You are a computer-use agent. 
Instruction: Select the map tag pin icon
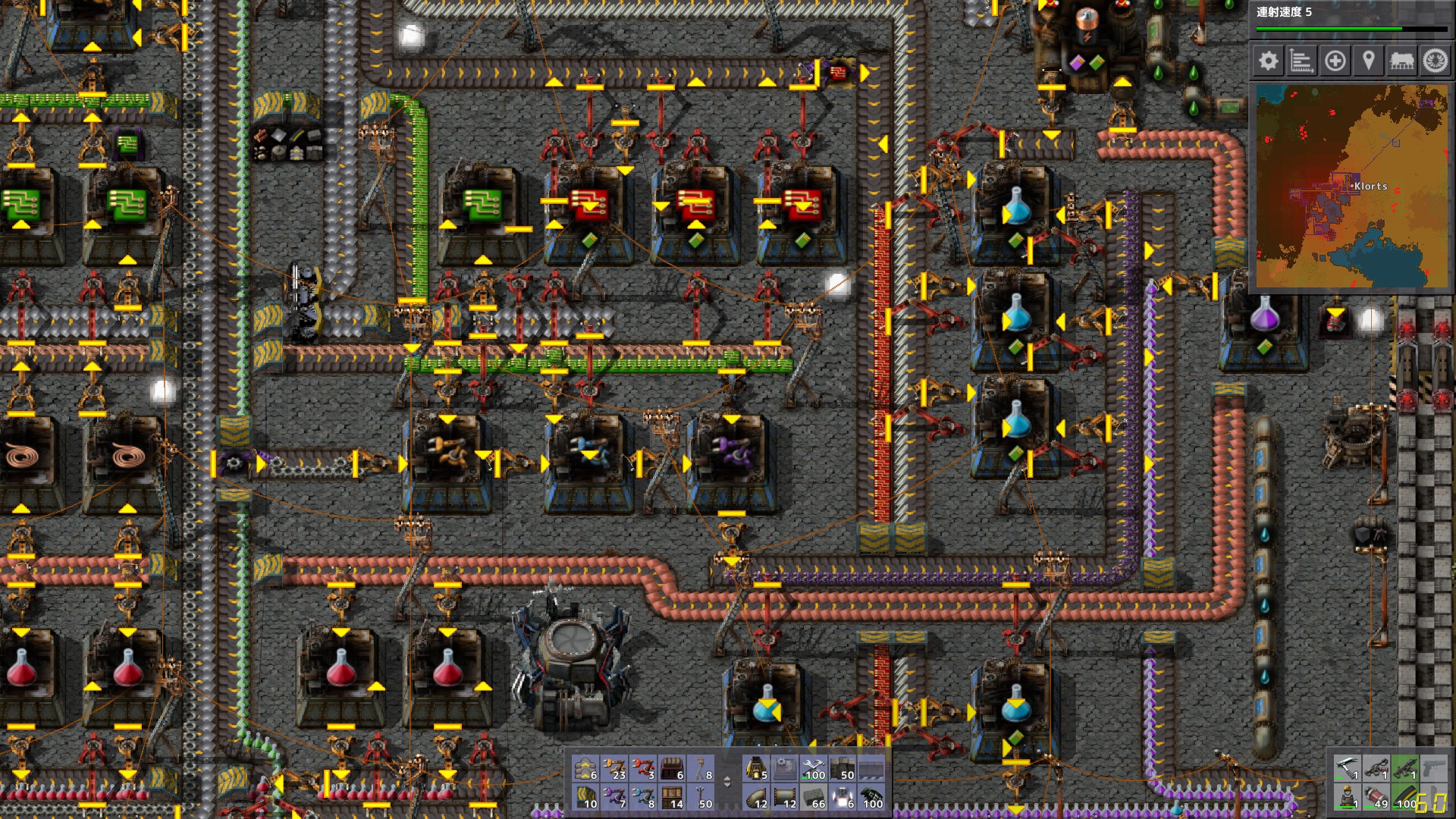tap(1369, 61)
